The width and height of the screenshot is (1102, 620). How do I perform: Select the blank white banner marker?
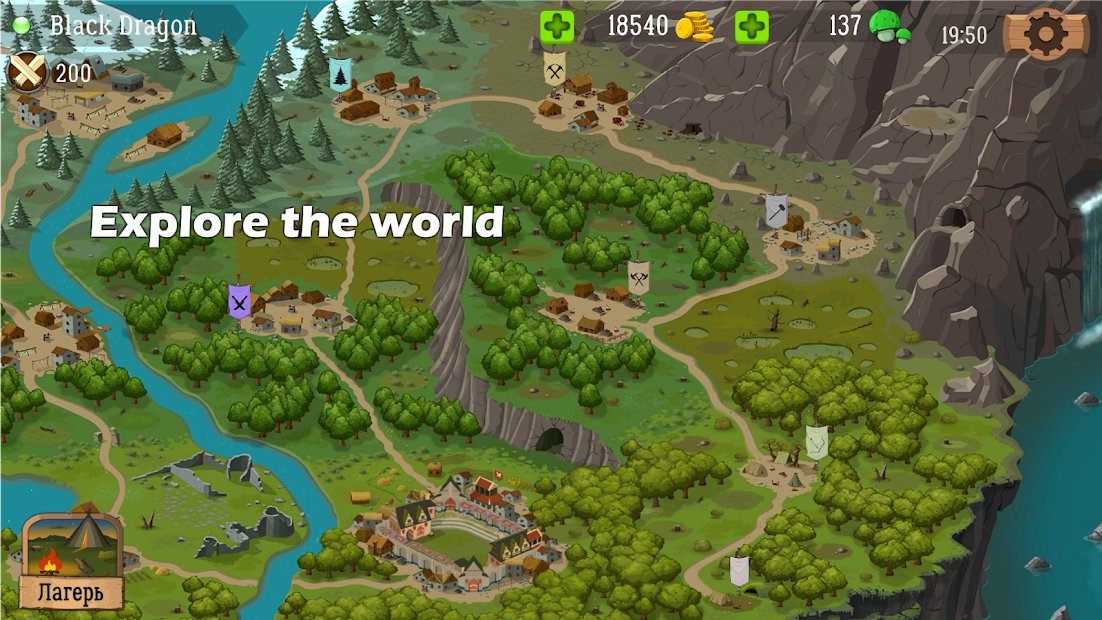pyautogui.click(x=739, y=571)
